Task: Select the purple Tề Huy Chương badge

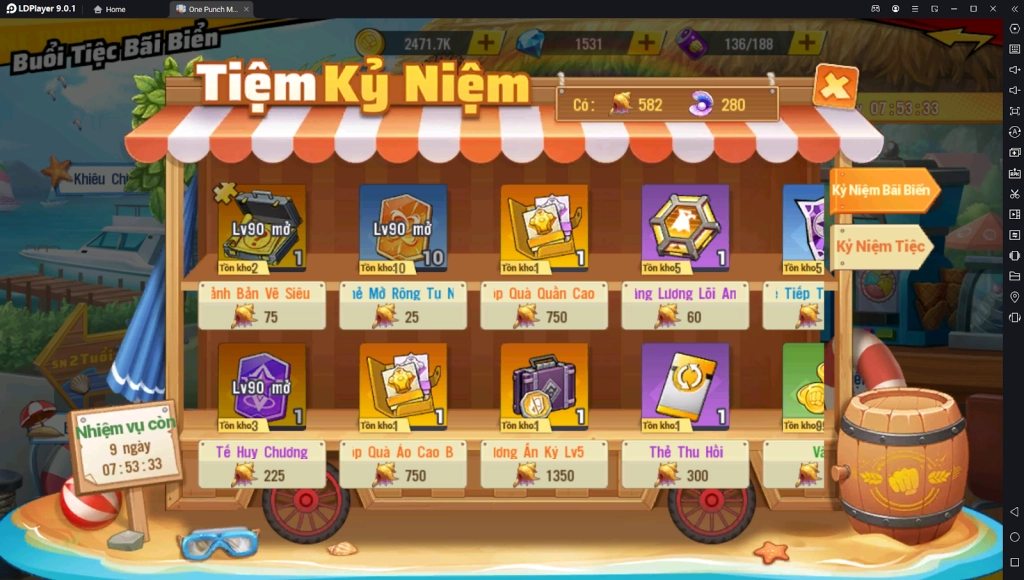Action: pyautogui.click(x=262, y=387)
